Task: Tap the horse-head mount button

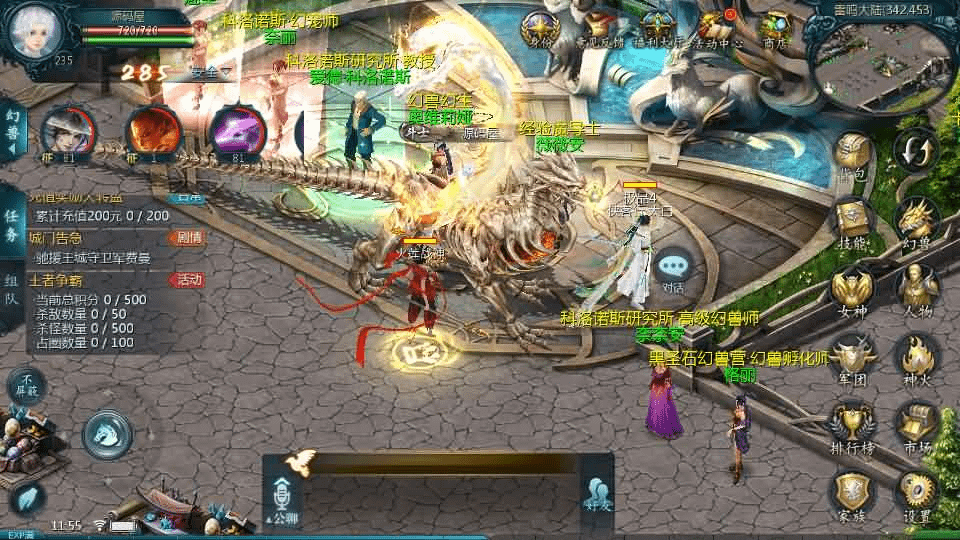Action: coord(107,433)
